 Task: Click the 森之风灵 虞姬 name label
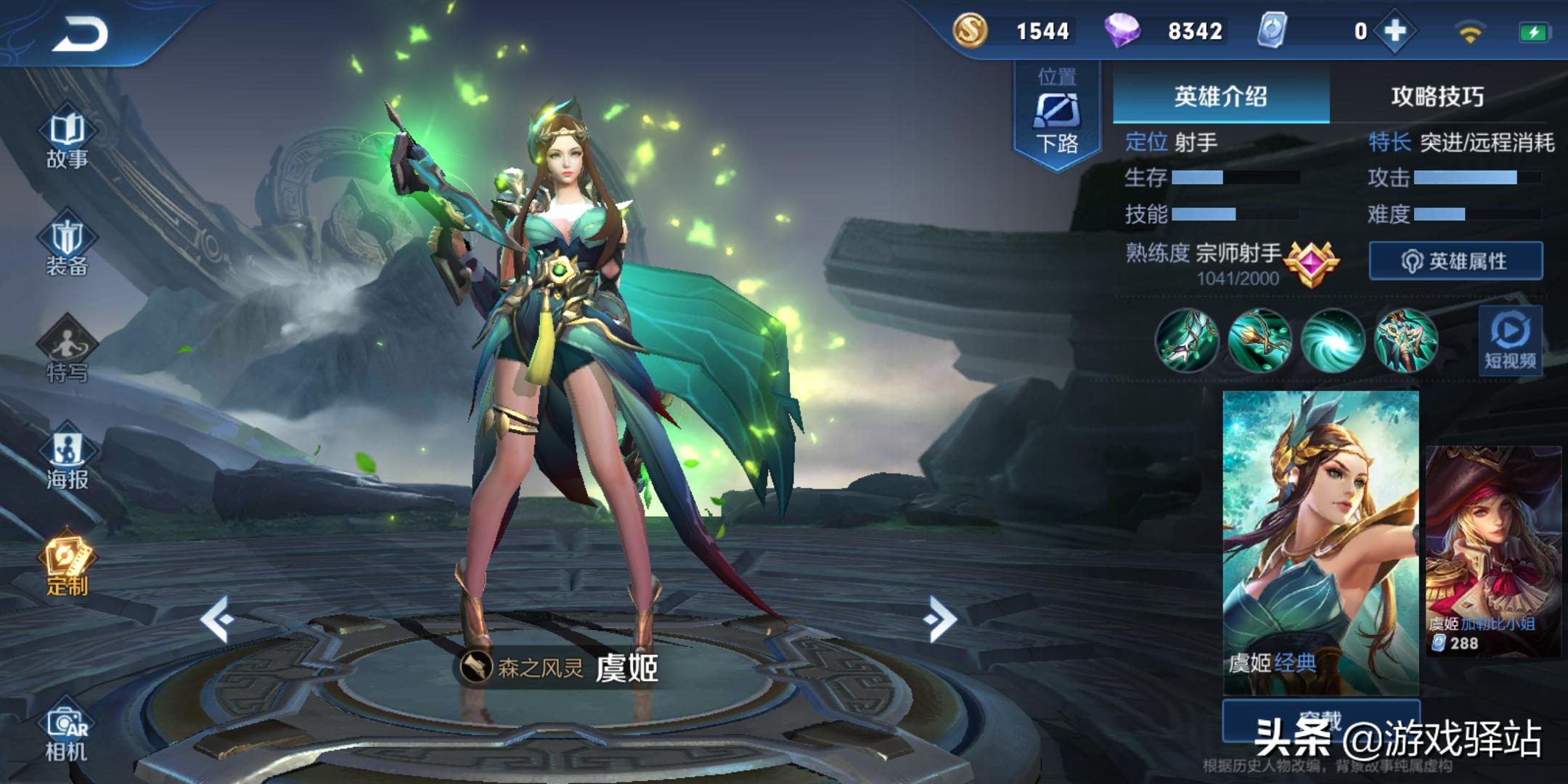pyautogui.click(x=559, y=667)
